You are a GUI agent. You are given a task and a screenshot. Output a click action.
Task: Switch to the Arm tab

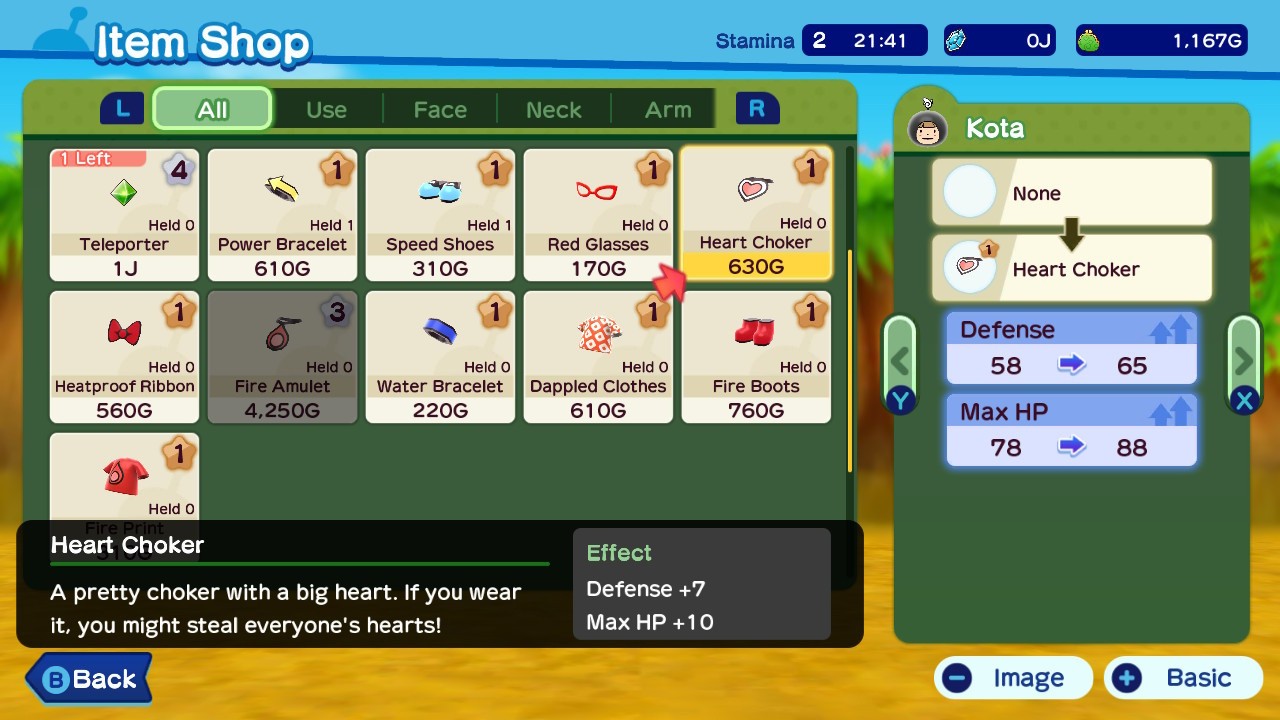pyautogui.click(x=668, y=109)
